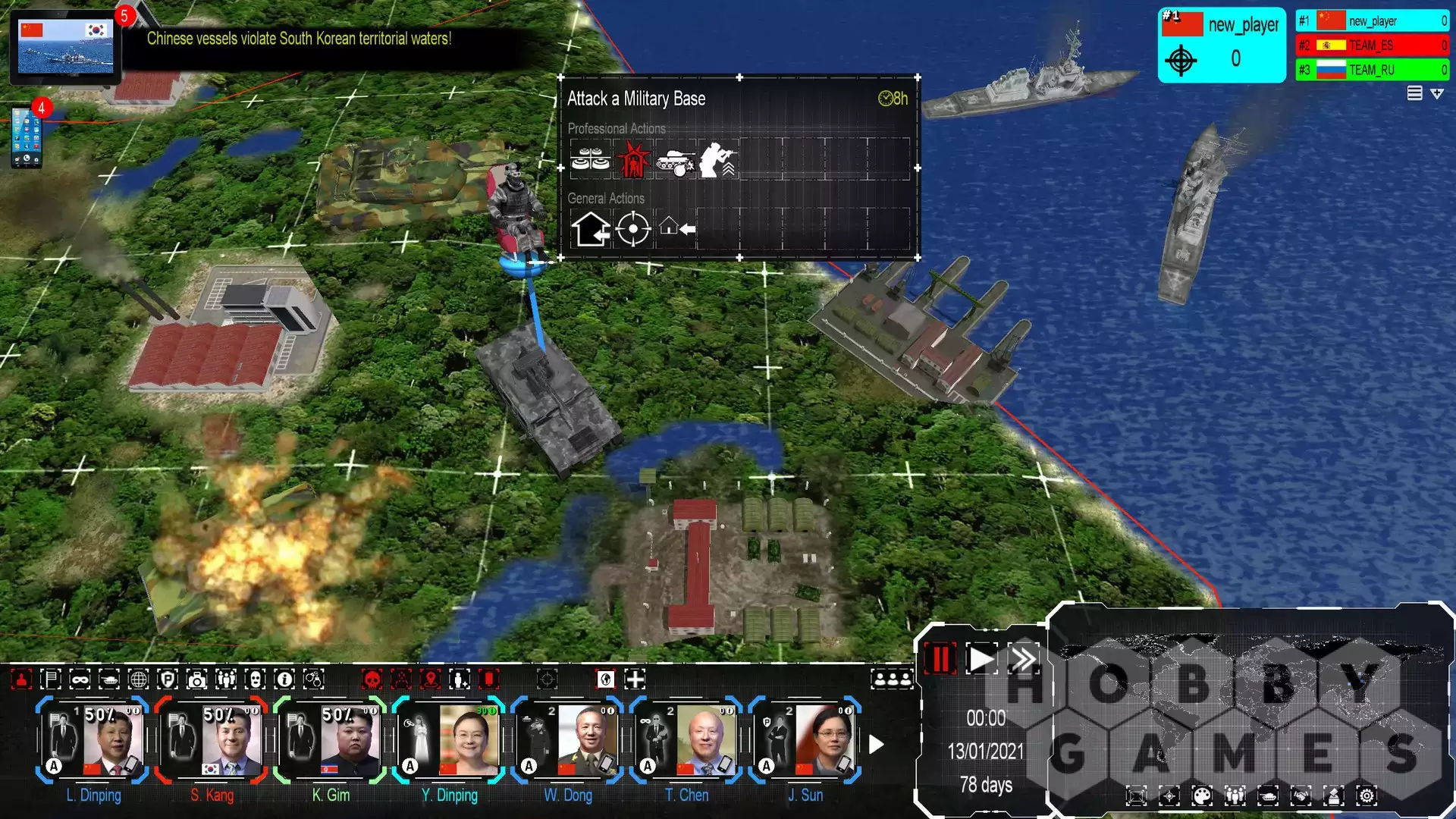Show next characters with the white arrow
The width and height of the screenshot is (1456, 819).
tap(876, 745)
